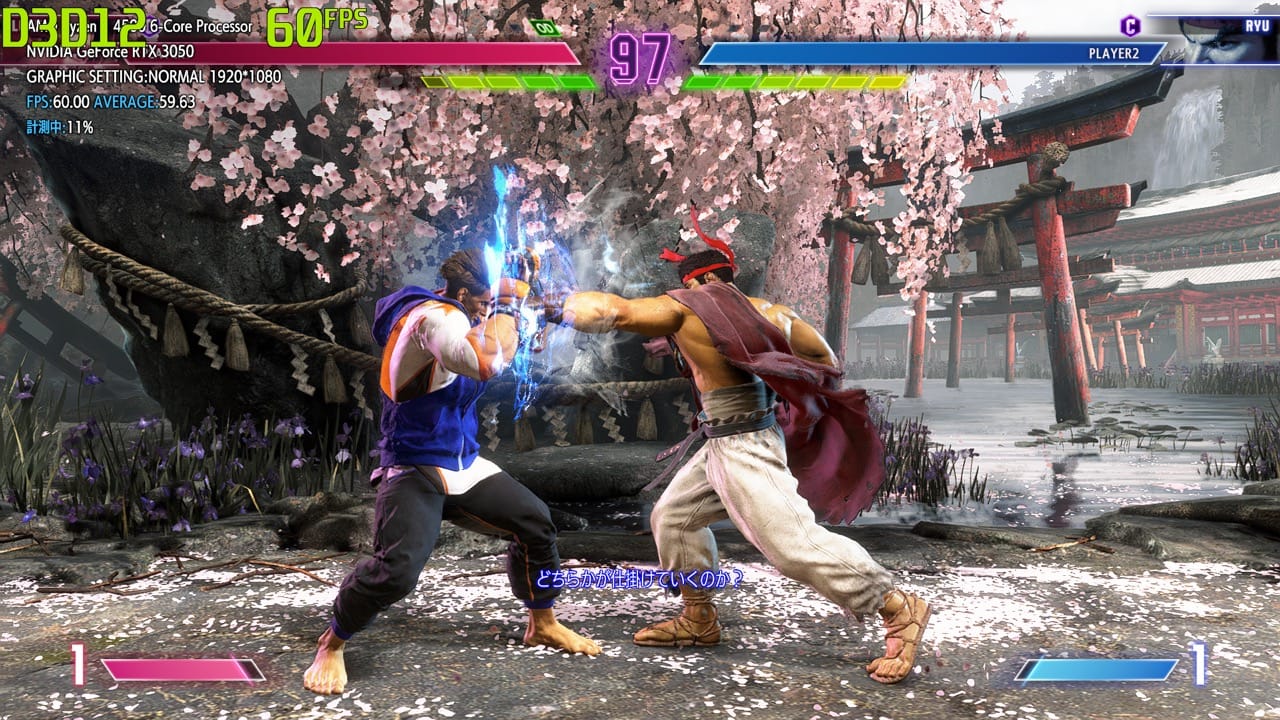Click Ryu's character portrait
Screen dimensions: 1280x720
1225,40
